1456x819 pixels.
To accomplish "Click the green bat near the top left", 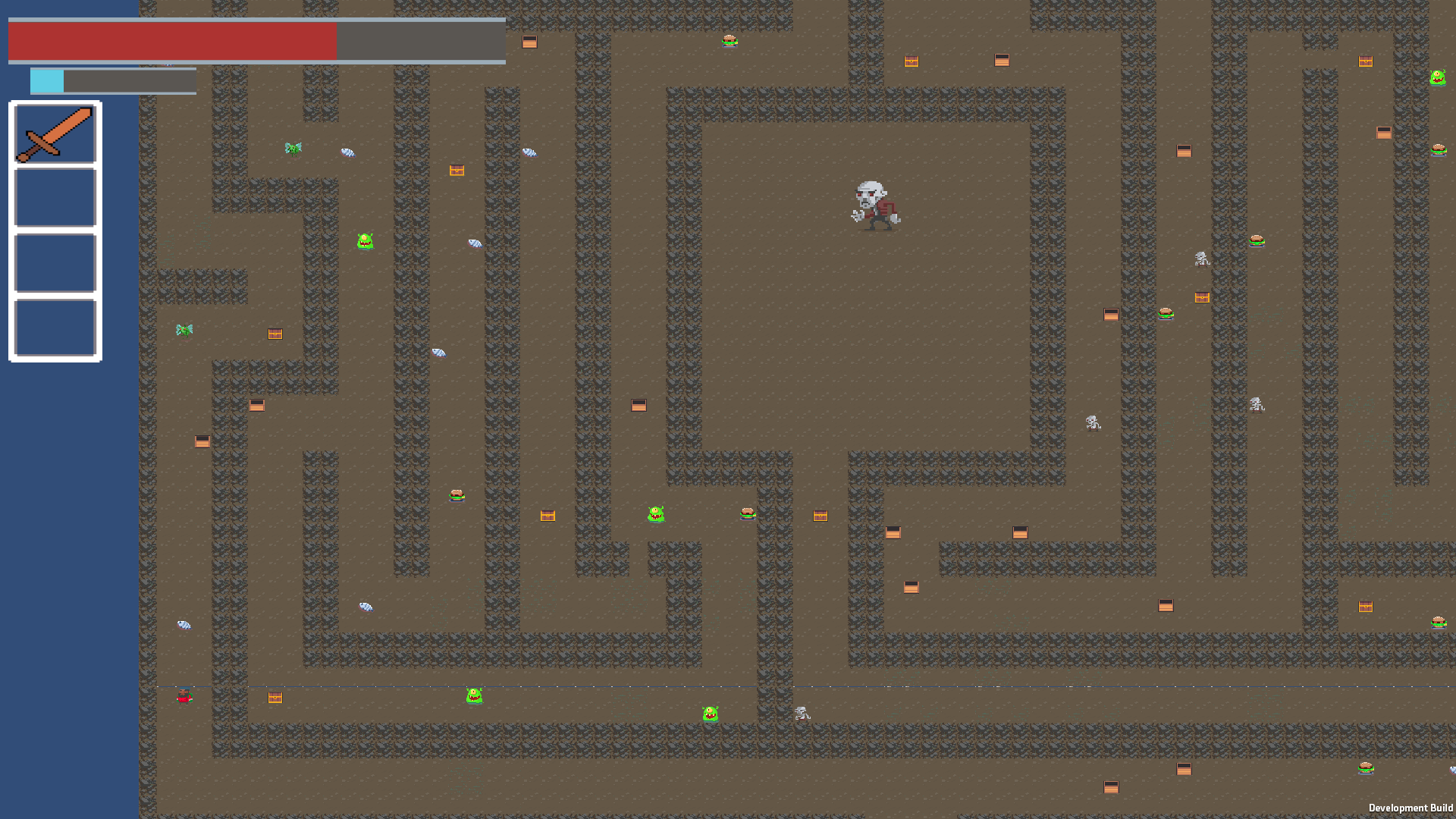I will point(293,149).
